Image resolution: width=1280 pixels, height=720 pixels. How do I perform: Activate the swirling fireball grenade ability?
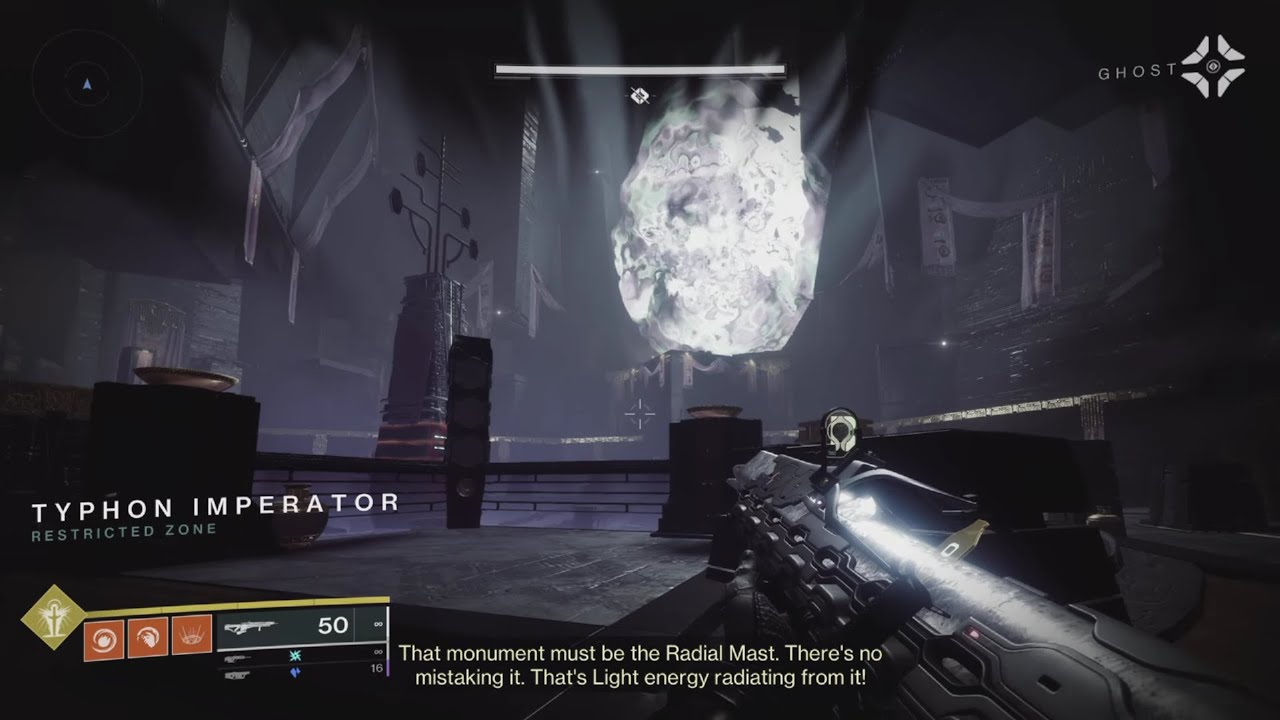[104, 636]
